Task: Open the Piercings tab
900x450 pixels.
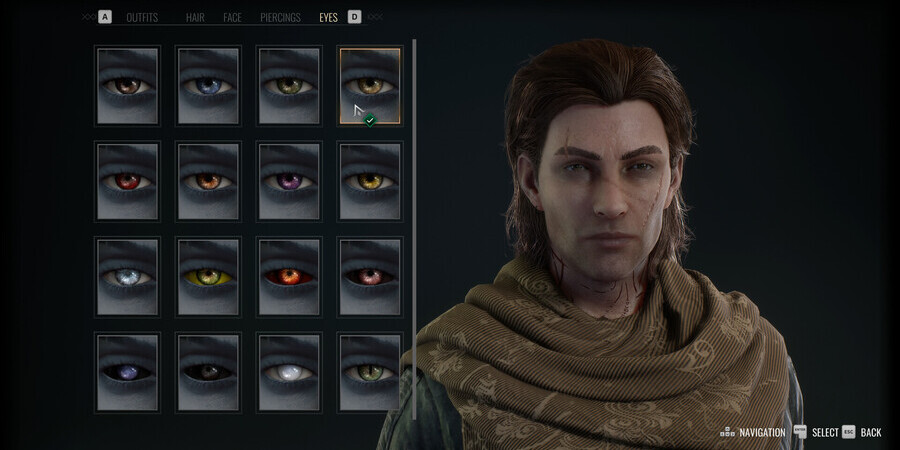Action: pyautogui.click(x=280, y=17)
